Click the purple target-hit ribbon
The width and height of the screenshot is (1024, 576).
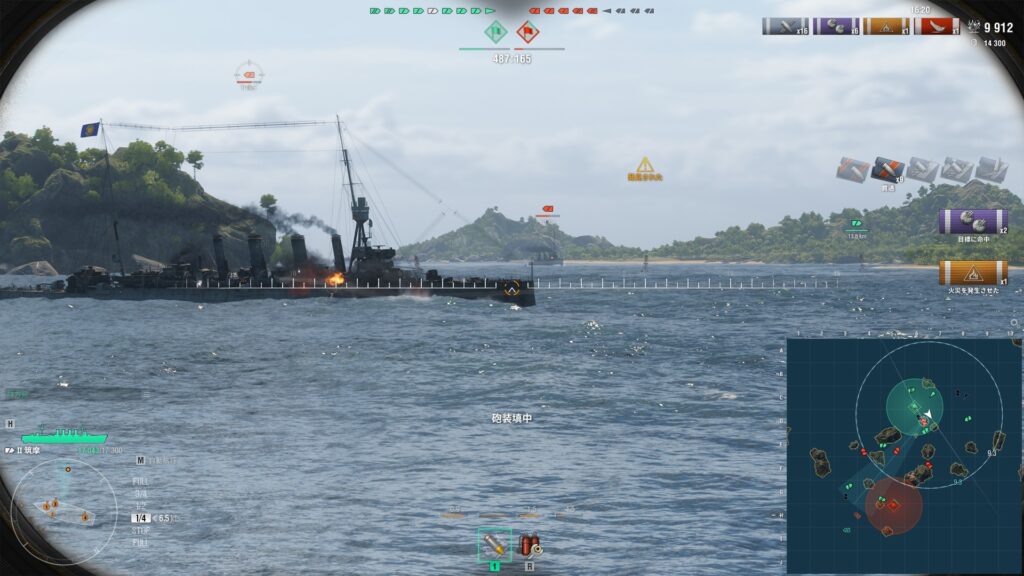tap(972, 221)
